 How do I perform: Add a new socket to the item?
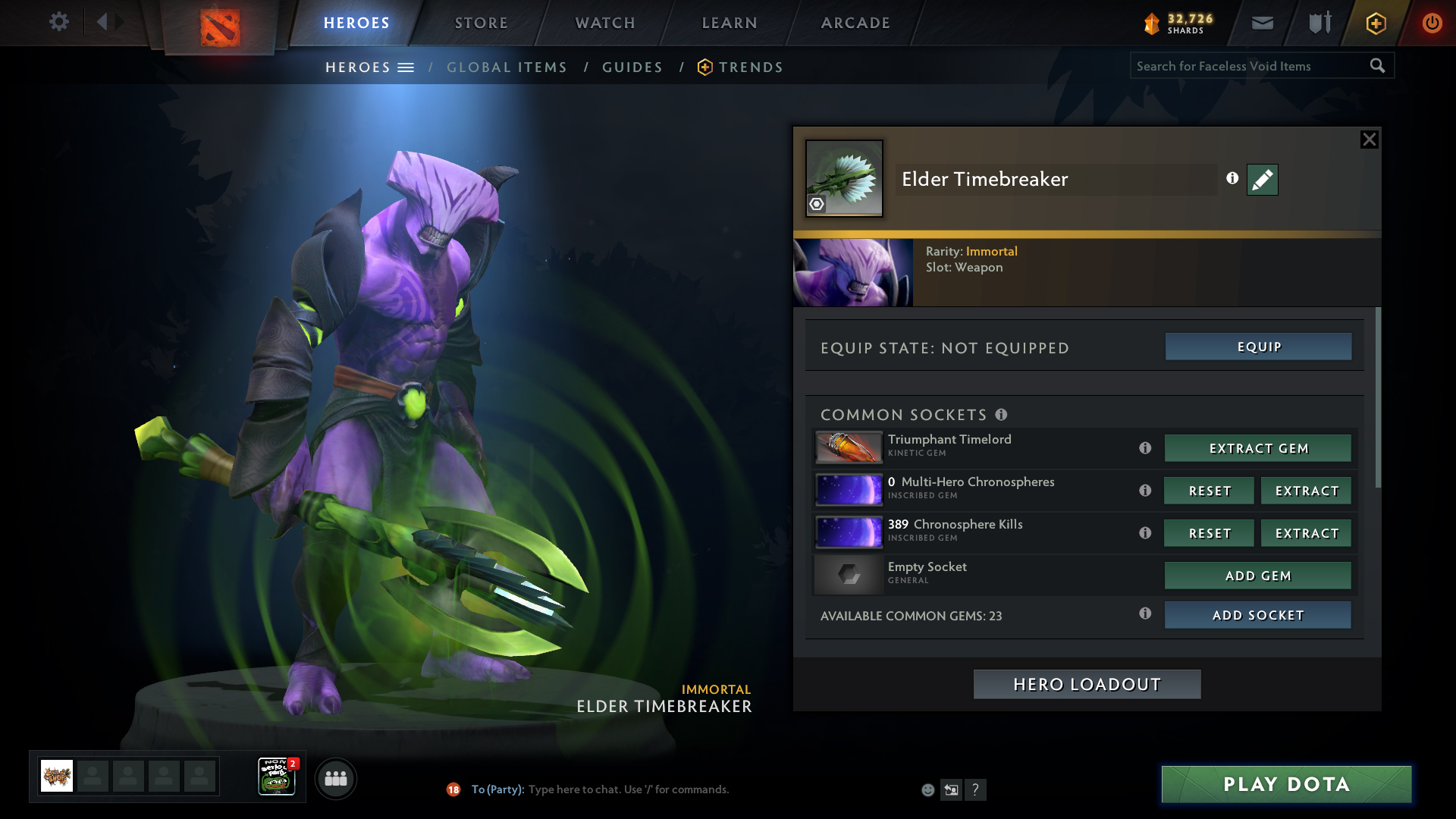click(x=1257, y=615)
